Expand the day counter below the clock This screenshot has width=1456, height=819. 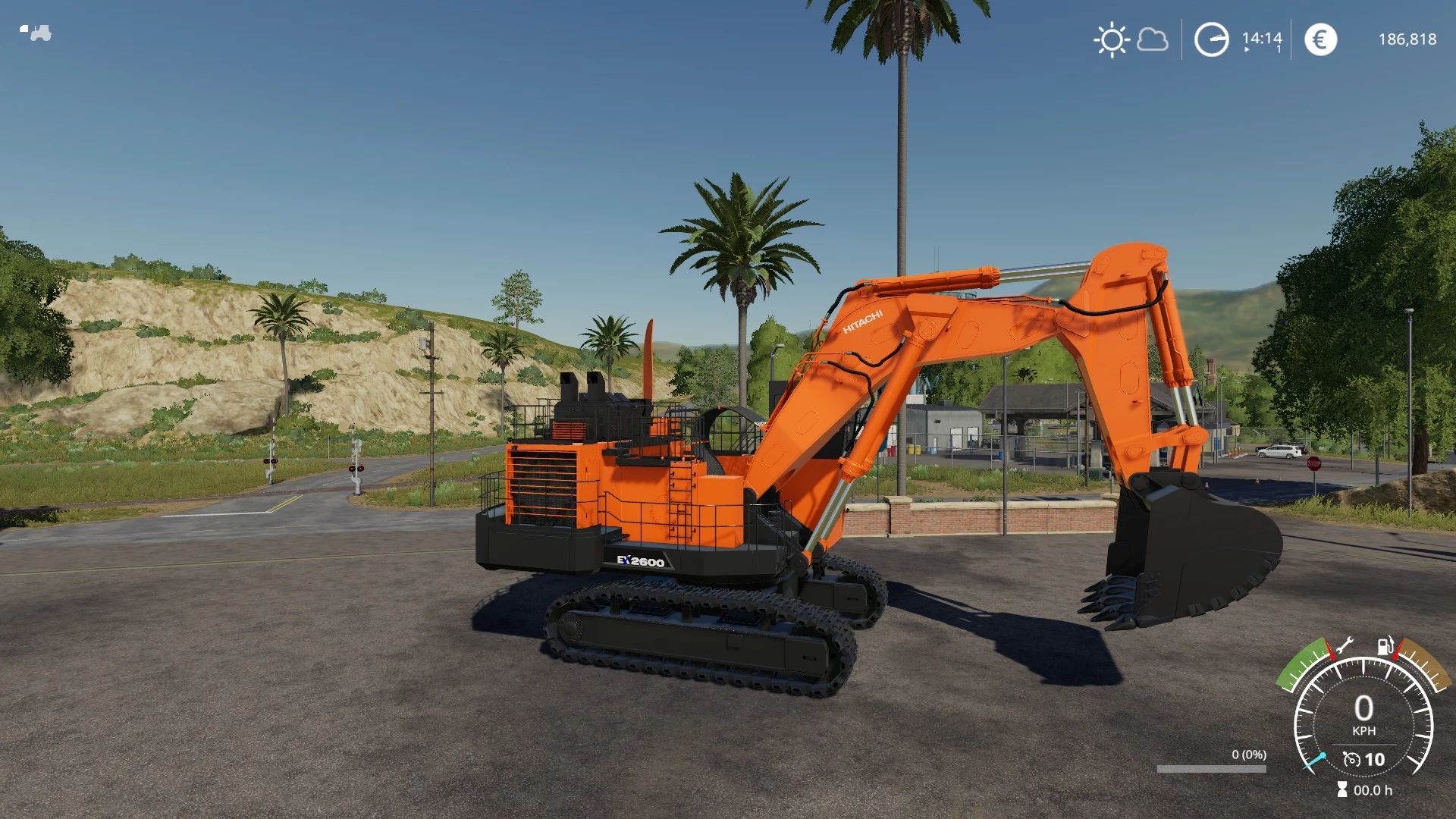[1279, 49]
